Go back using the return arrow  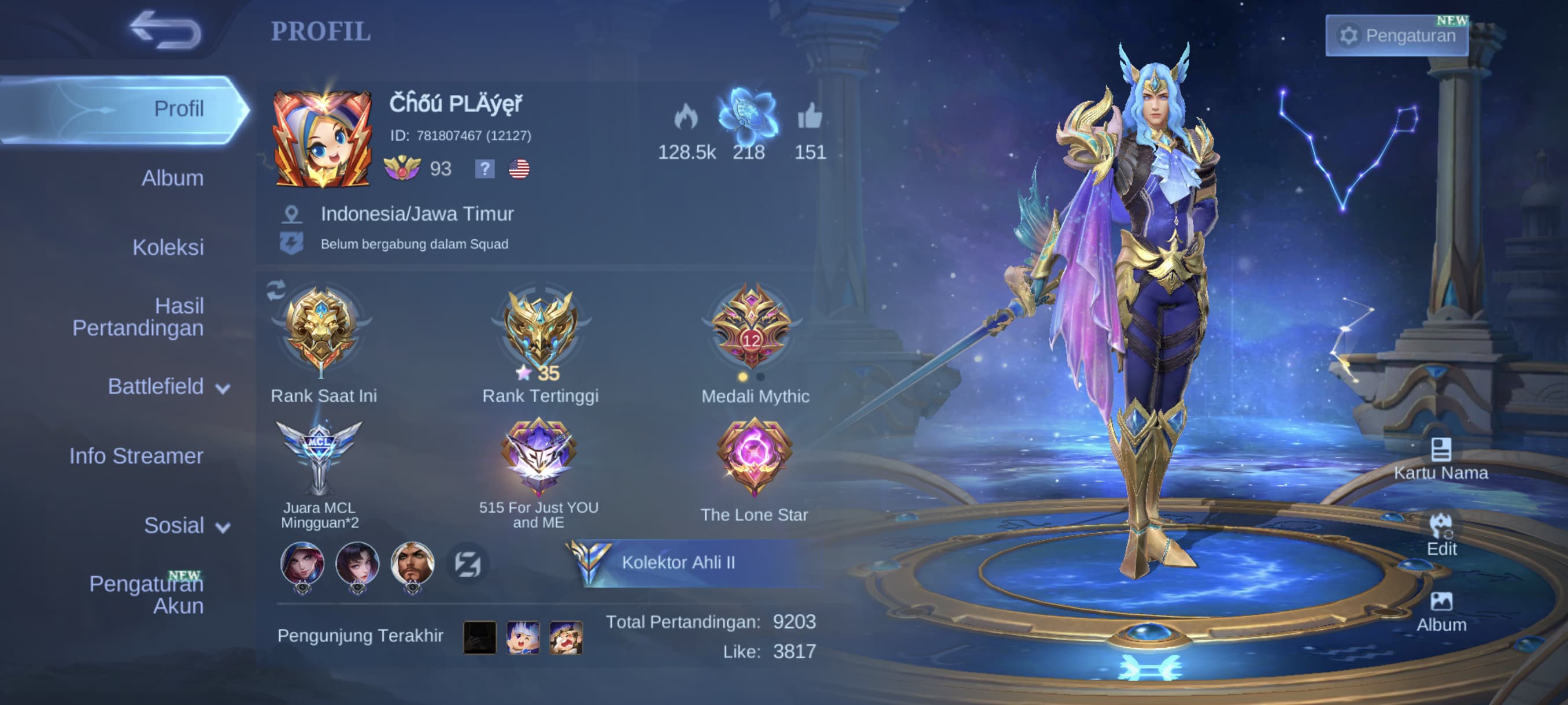165,30
